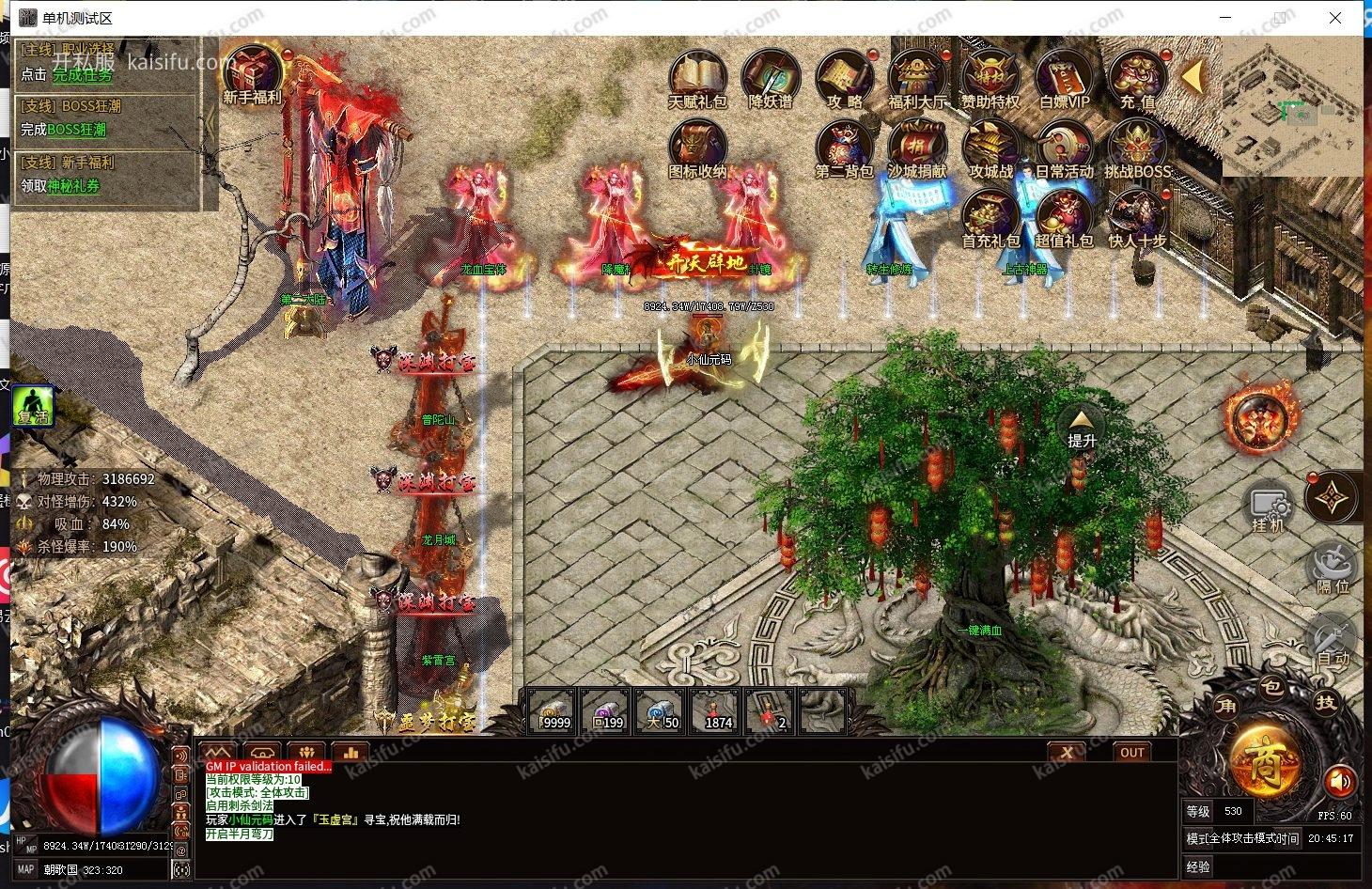Use the hotbar item with count 9999

pos(553,711)
